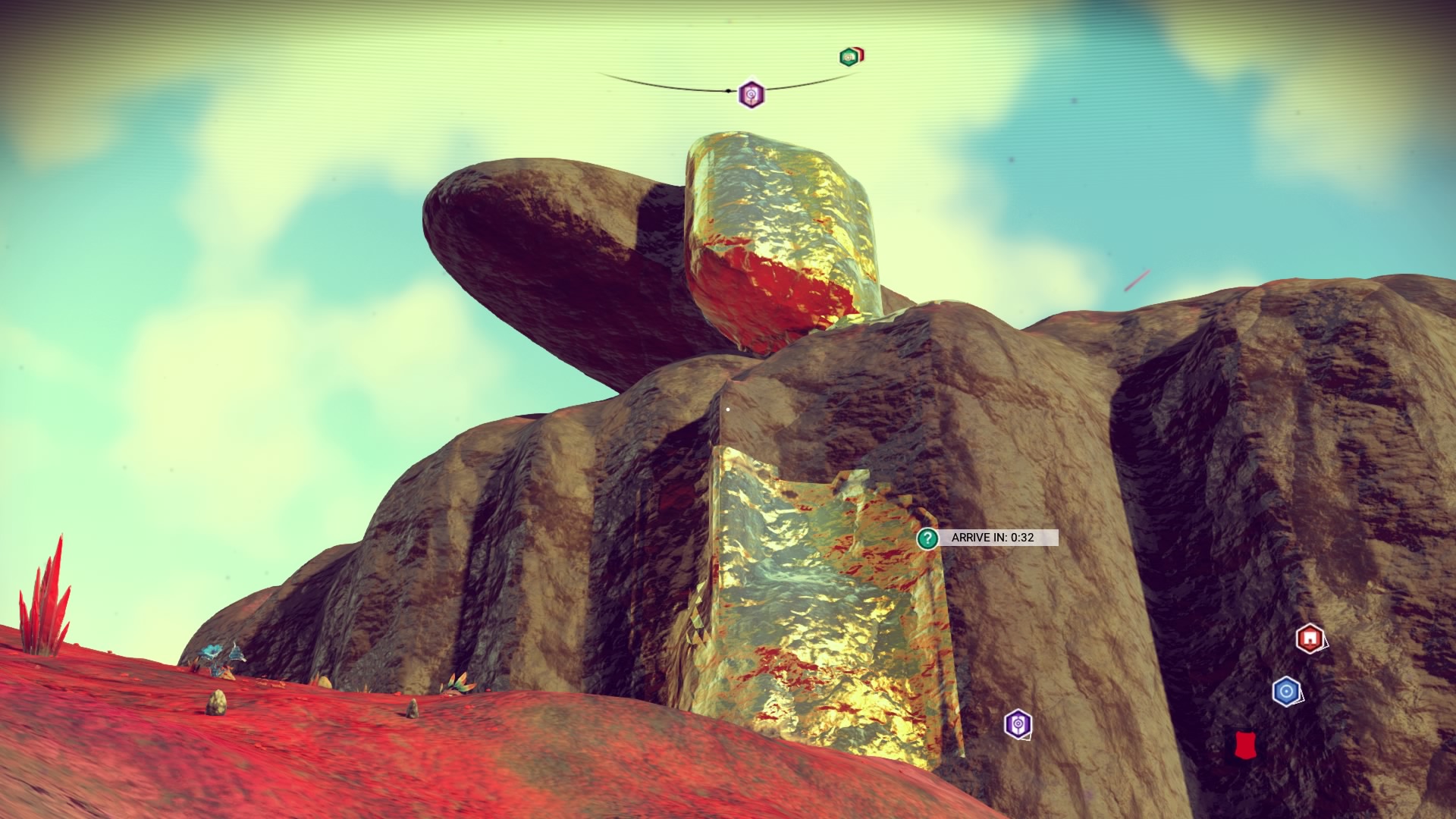Pick the purple waypoint marker on the rock
Image resolution: width=1456 pixels, height=819 pixels.
pos(1018,724)
